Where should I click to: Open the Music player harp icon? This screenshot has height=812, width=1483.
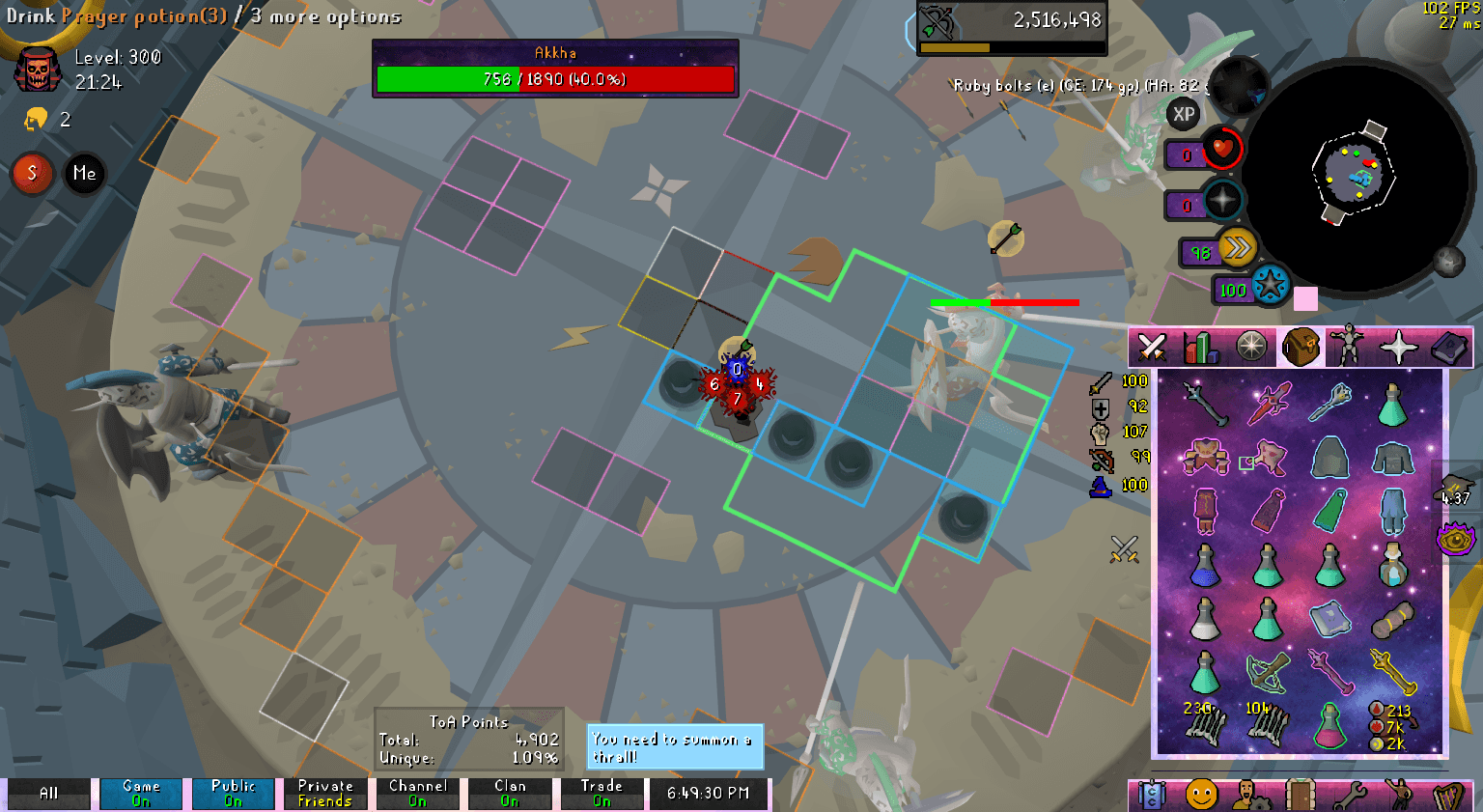1450,792
